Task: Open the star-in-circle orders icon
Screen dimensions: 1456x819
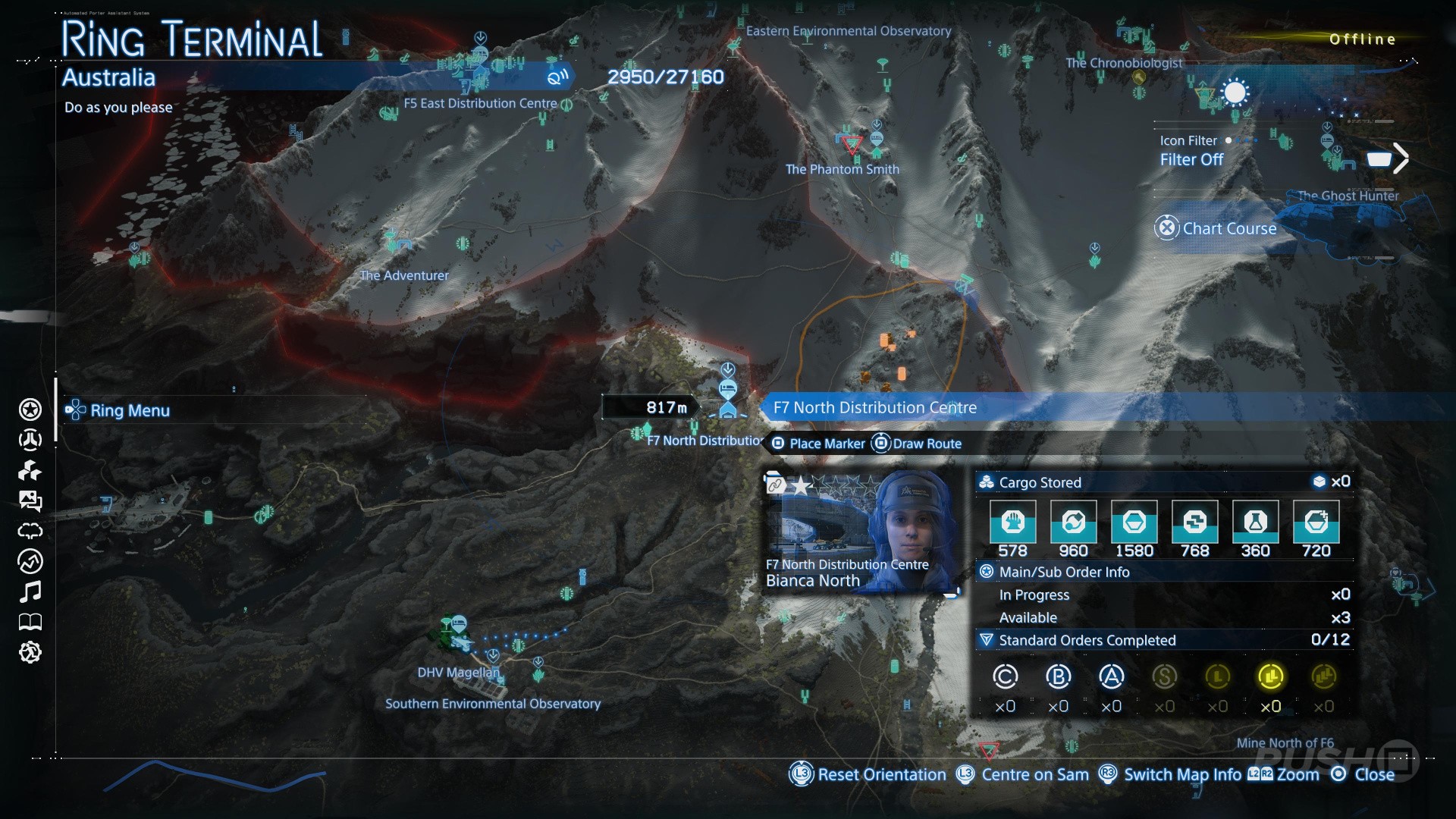Action: click(x=30, y=409)
